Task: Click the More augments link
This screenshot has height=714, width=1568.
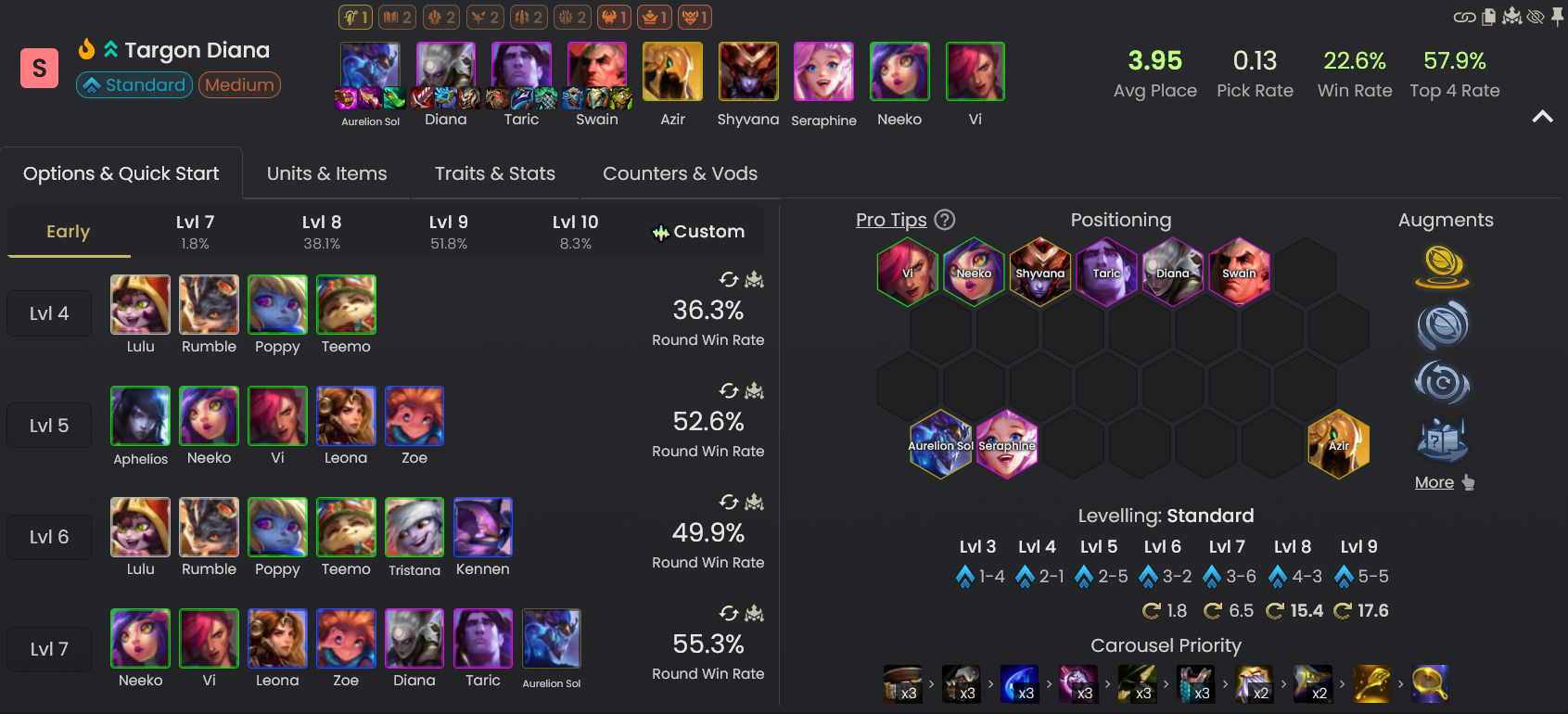Action: pos(1434,482)
